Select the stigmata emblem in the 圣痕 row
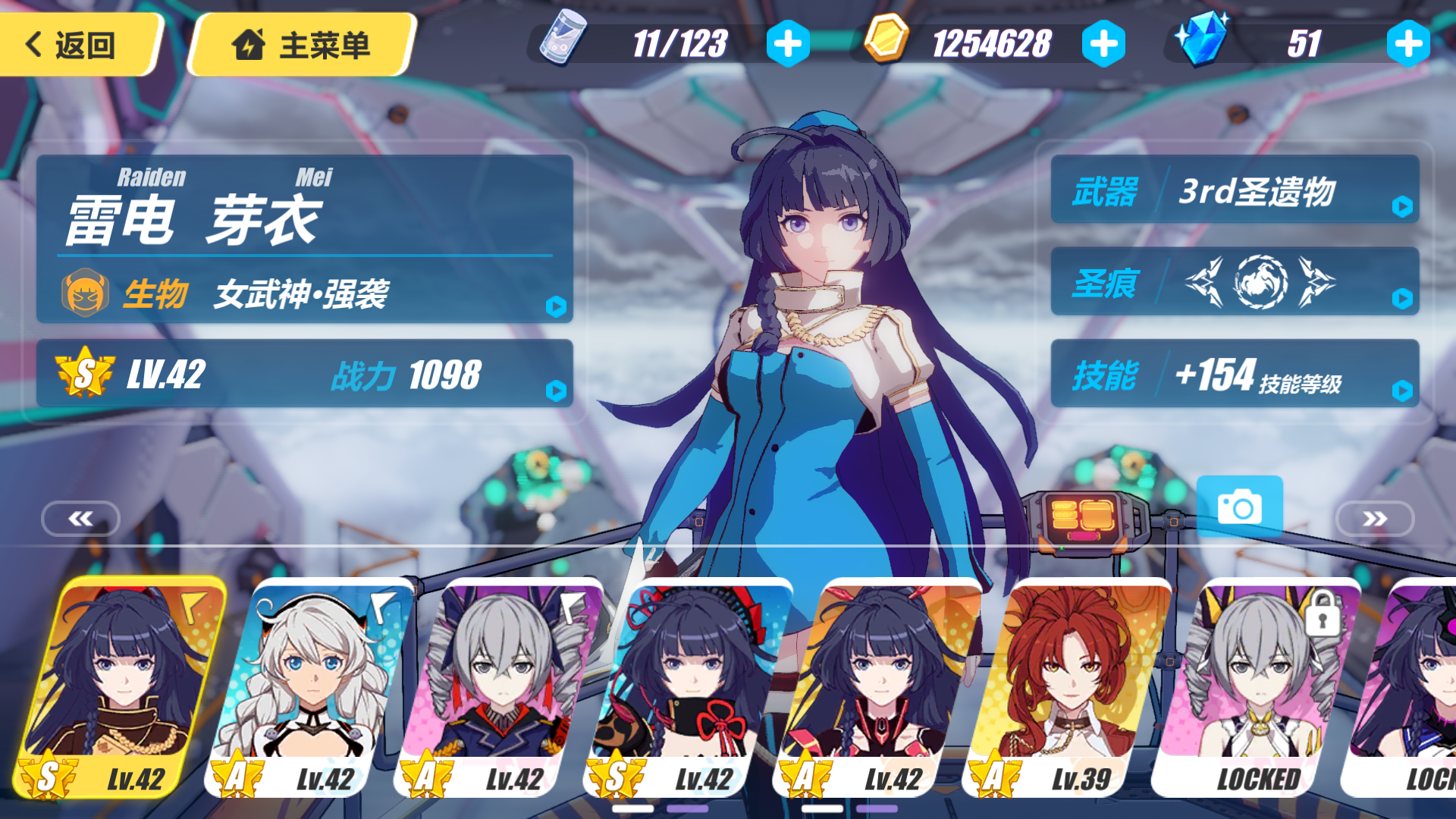This screenshot has height=819, width=1456. [1263, 284]
